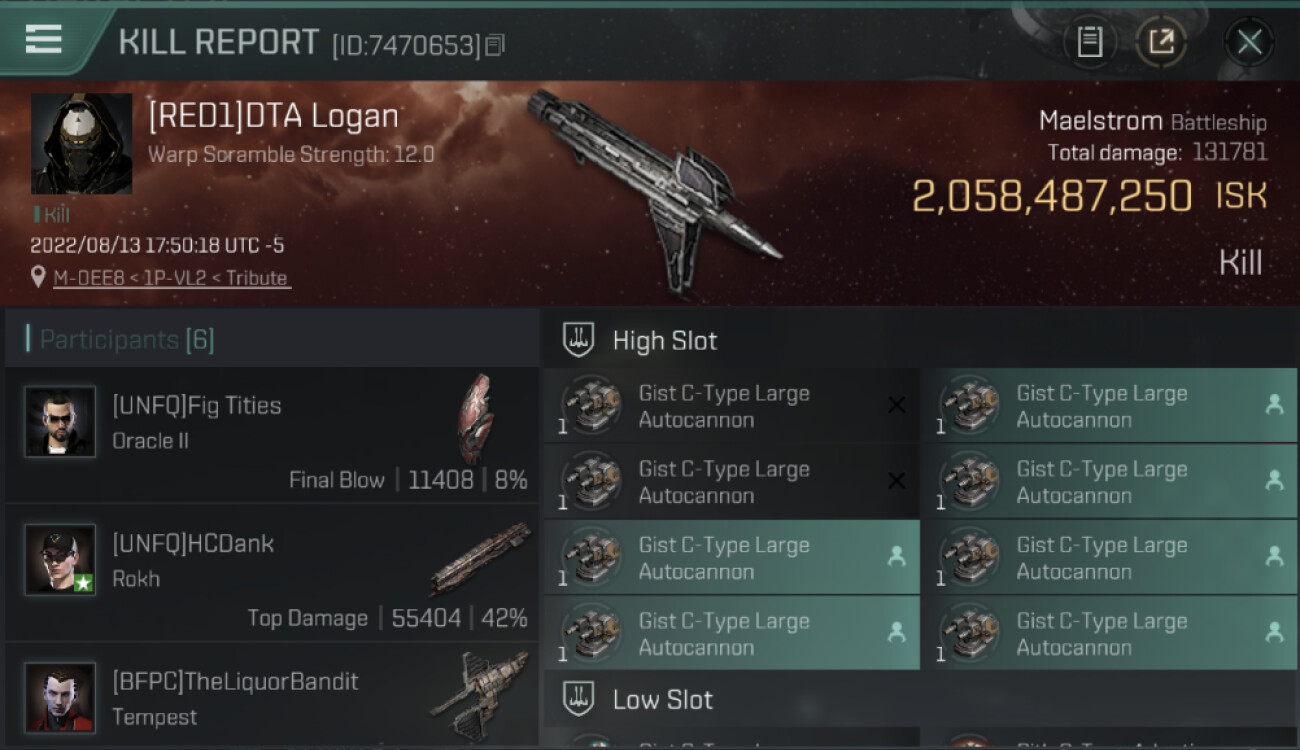
Task: Select participant Fig Tities row
Action: click(x=272, y=435)
